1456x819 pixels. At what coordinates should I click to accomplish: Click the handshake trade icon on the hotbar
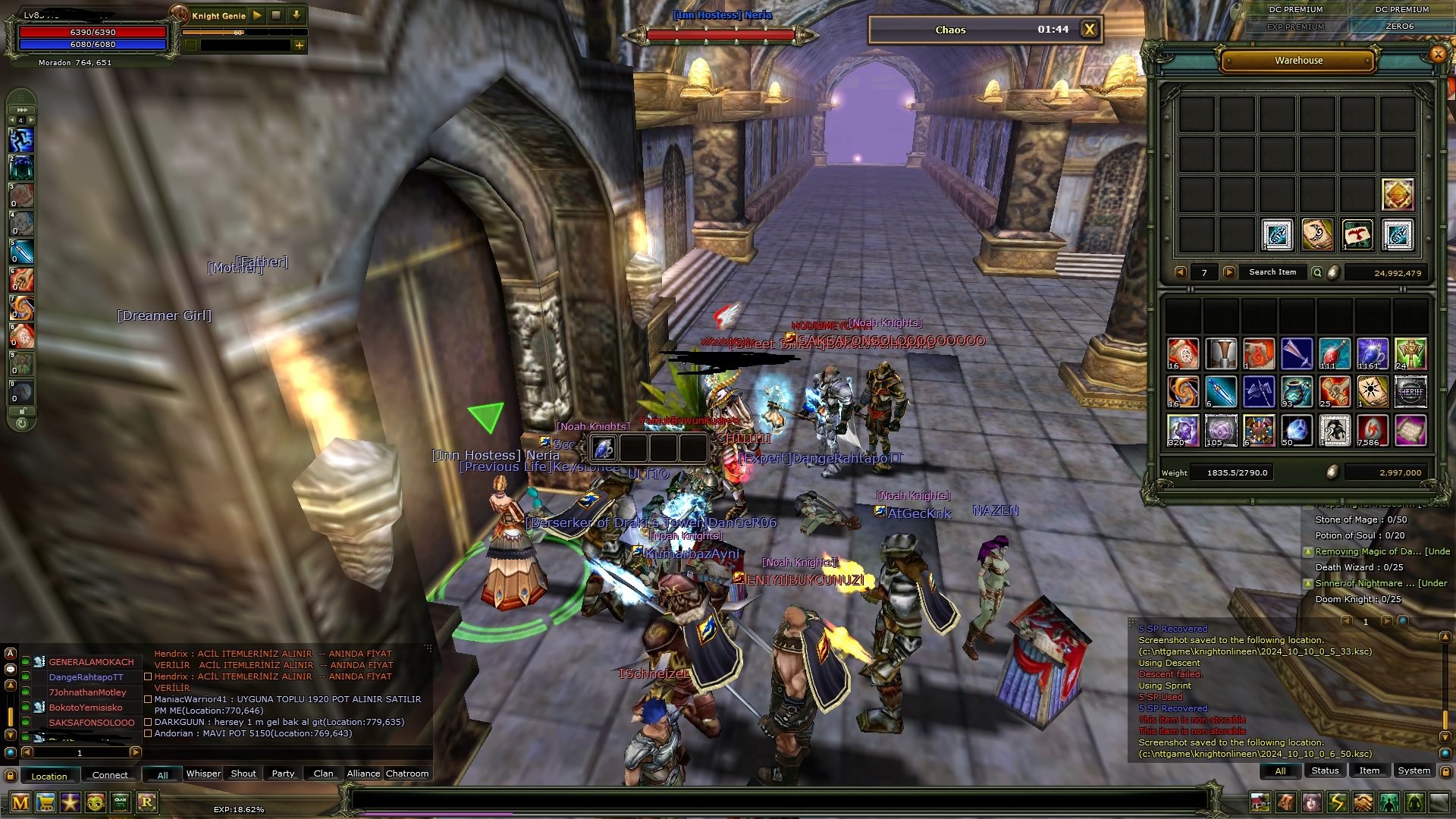pos(1362,802)
